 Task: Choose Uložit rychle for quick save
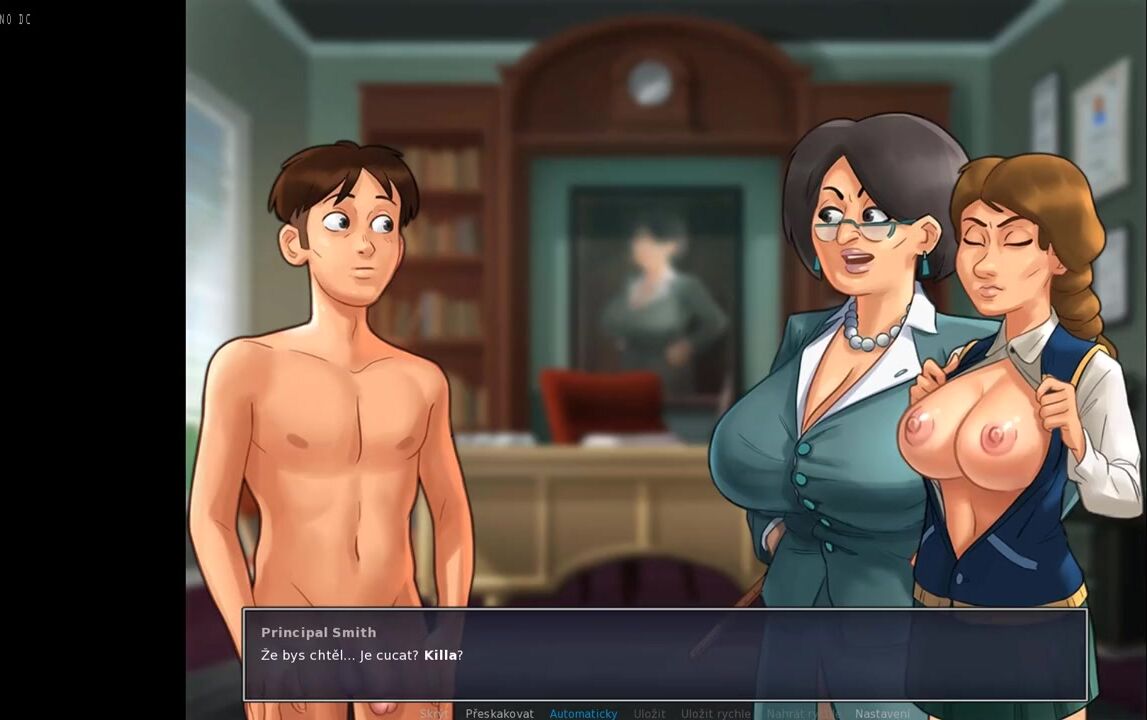tap(715, 713)
